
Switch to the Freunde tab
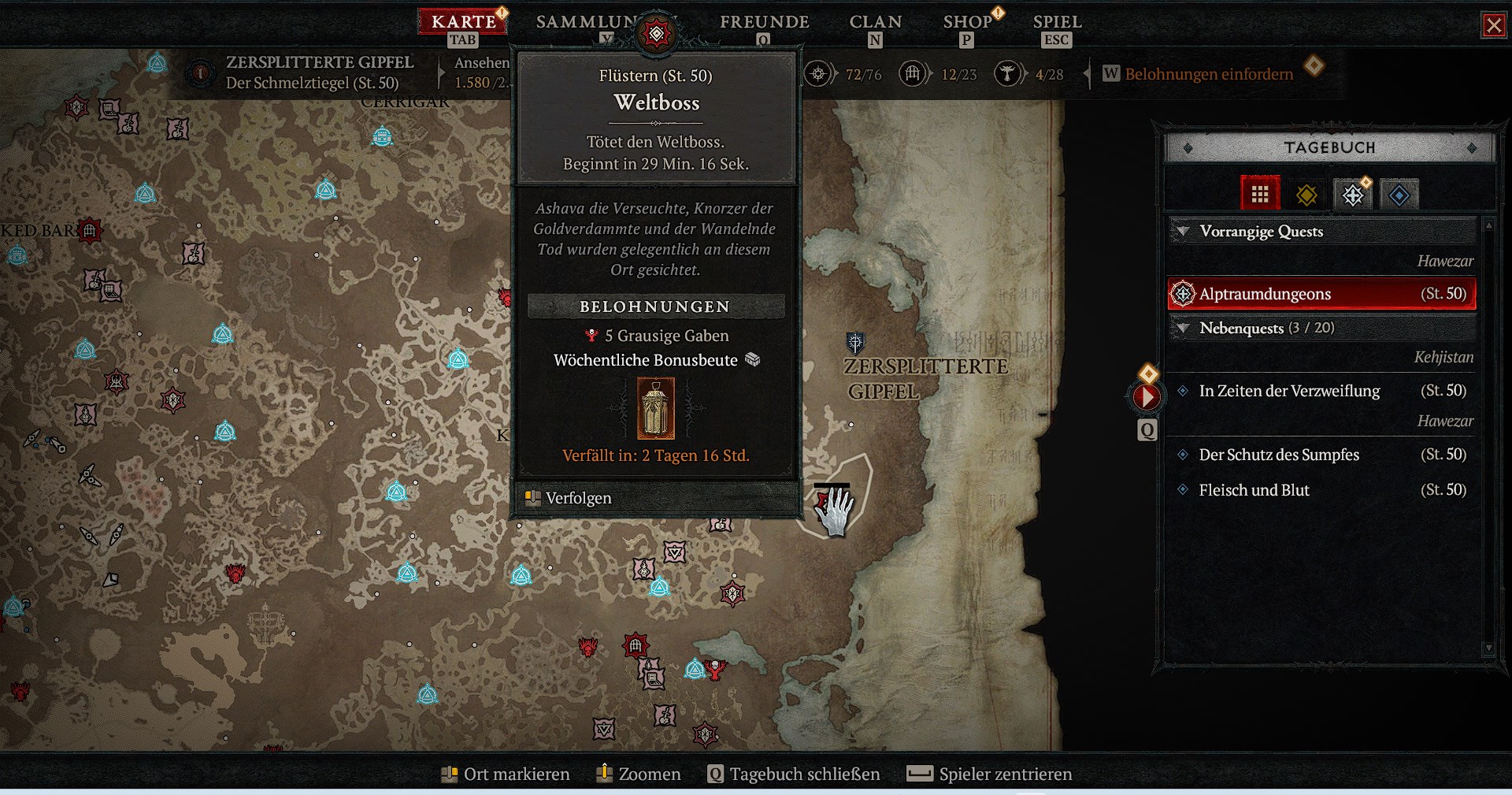pyautogui.click(x=764, y=22)
